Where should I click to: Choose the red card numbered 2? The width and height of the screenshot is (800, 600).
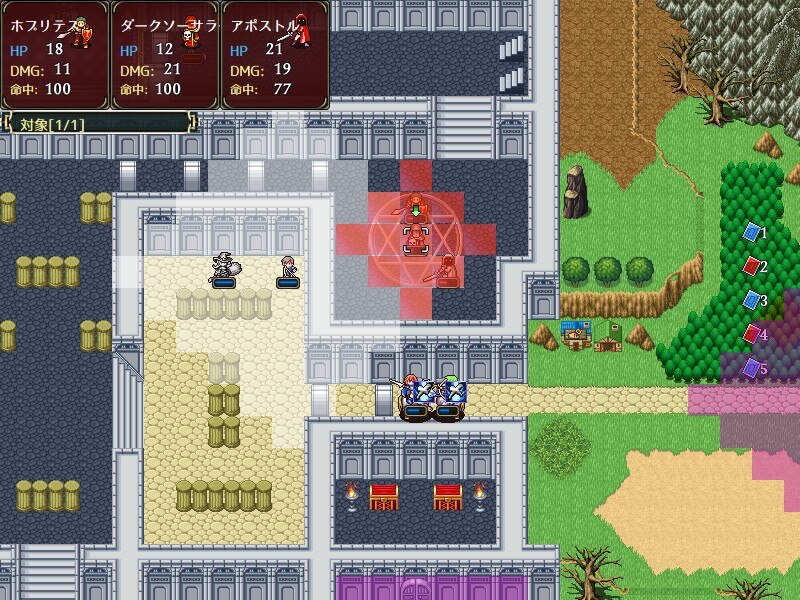tap(751, 266)
